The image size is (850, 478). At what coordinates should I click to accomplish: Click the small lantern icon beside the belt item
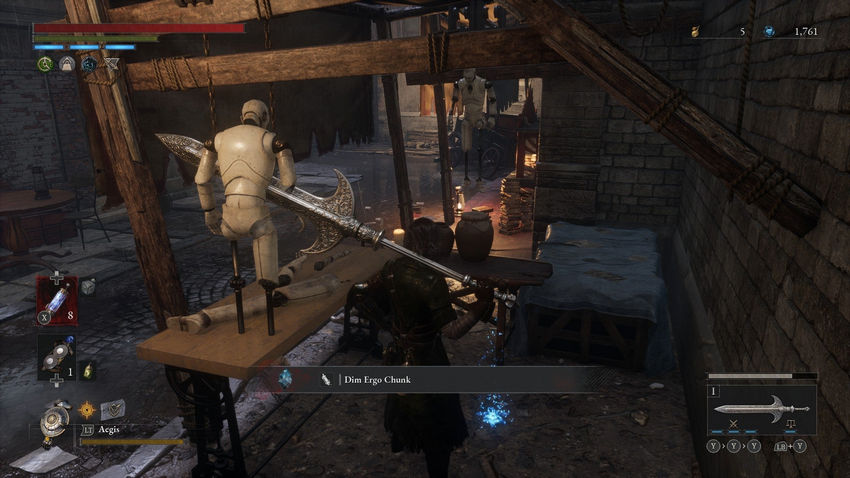click(x=87, y=369)
